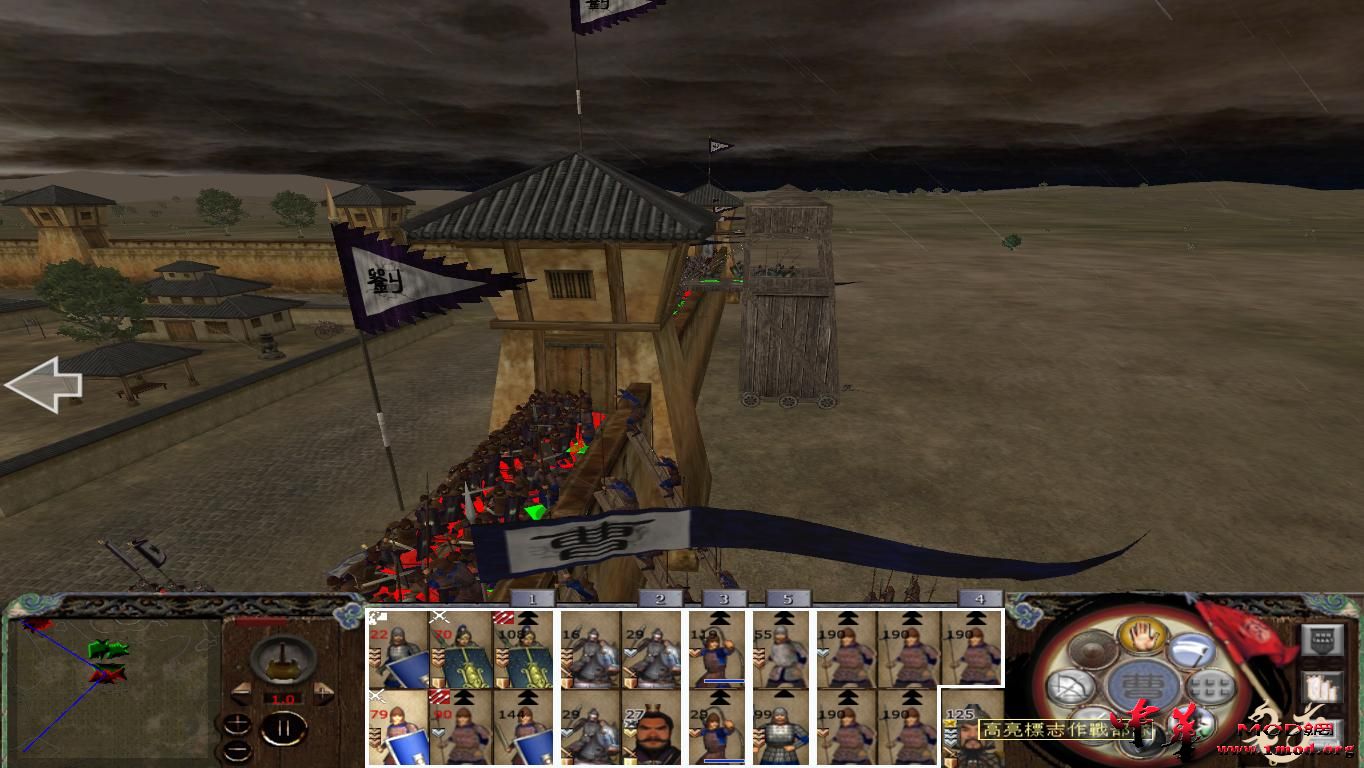
Task: Toggle pause with the round pause button
Action: 286,727
